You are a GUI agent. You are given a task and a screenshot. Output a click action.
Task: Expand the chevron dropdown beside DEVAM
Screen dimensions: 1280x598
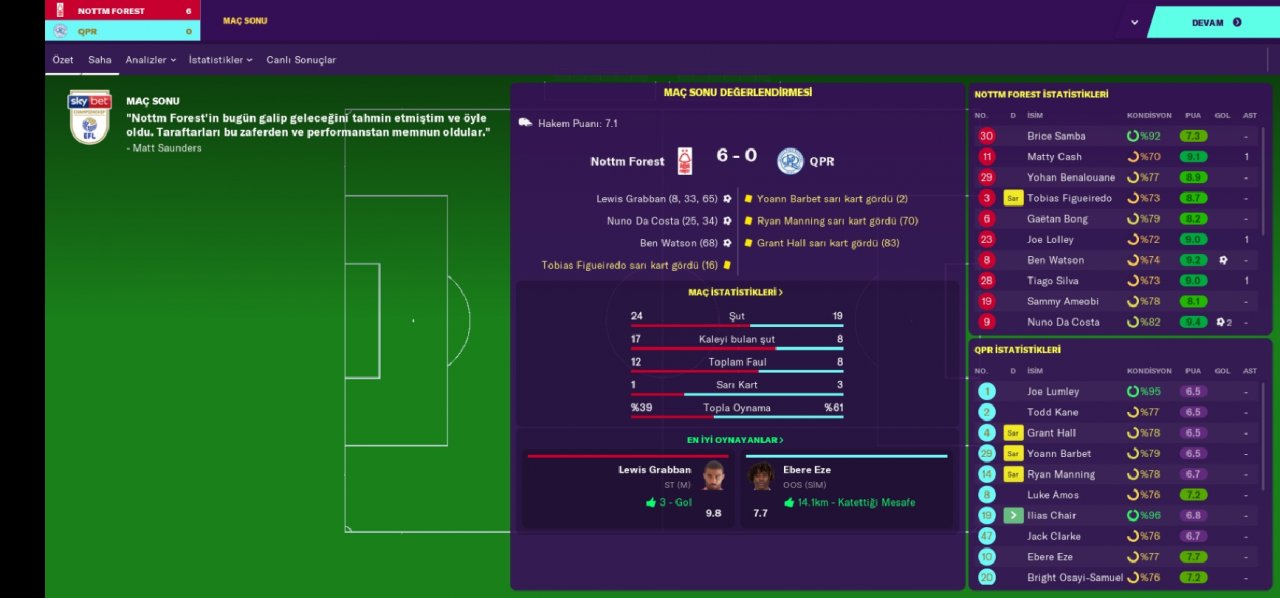coord(1134,22)
